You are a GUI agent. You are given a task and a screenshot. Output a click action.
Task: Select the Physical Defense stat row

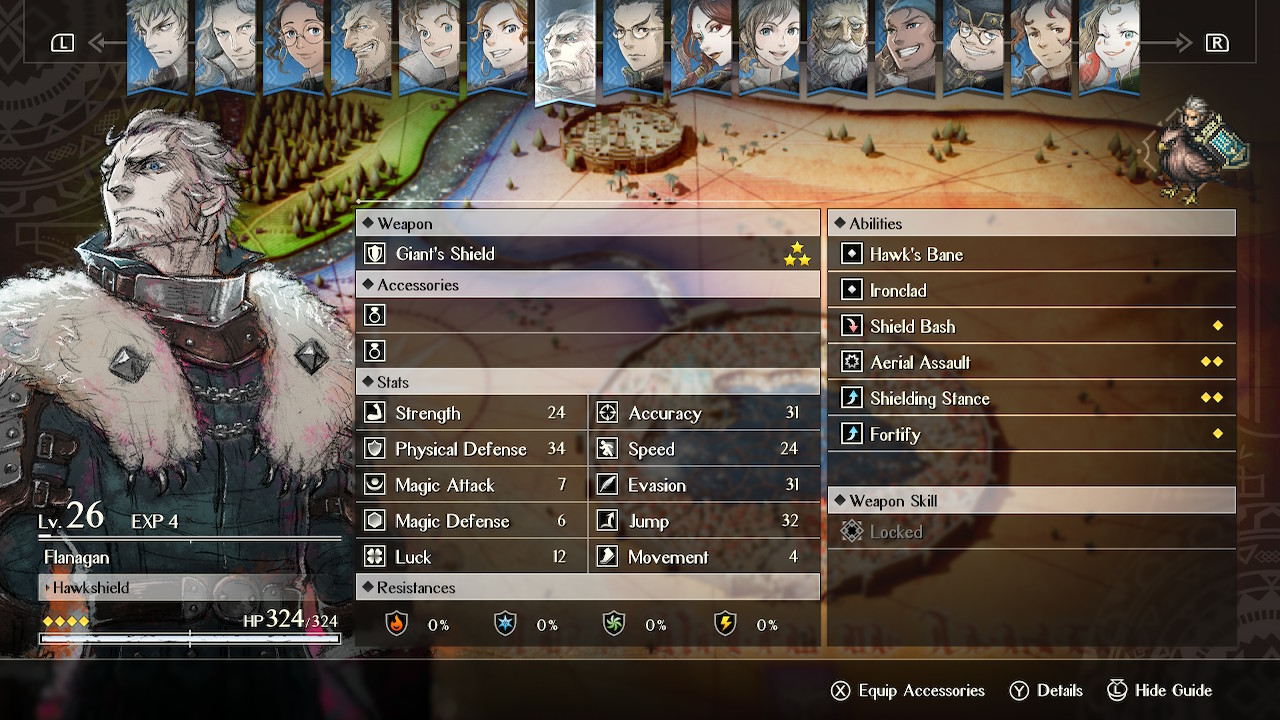pos(471,449)
